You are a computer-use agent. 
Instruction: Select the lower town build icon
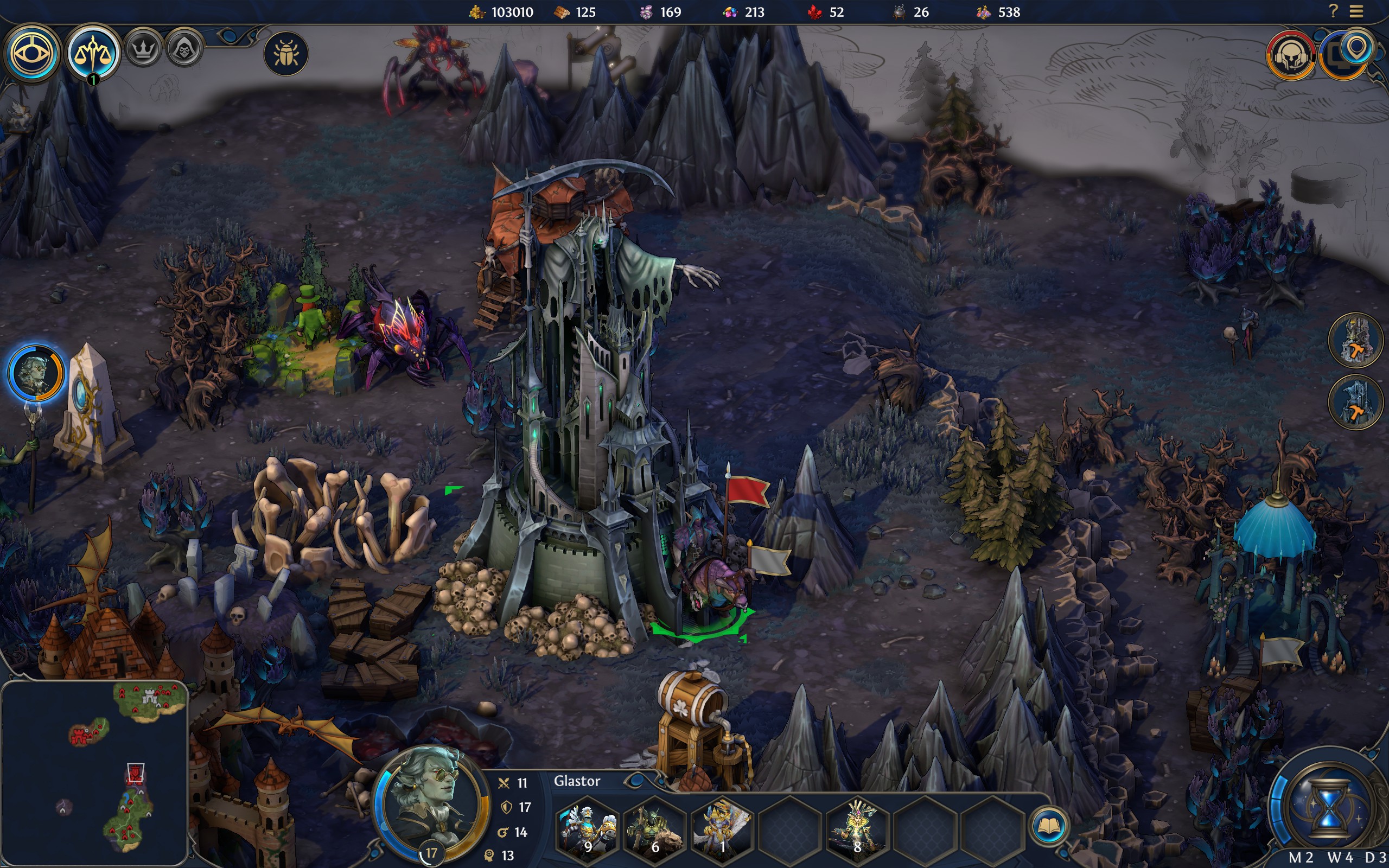(x=1356, y=402)
